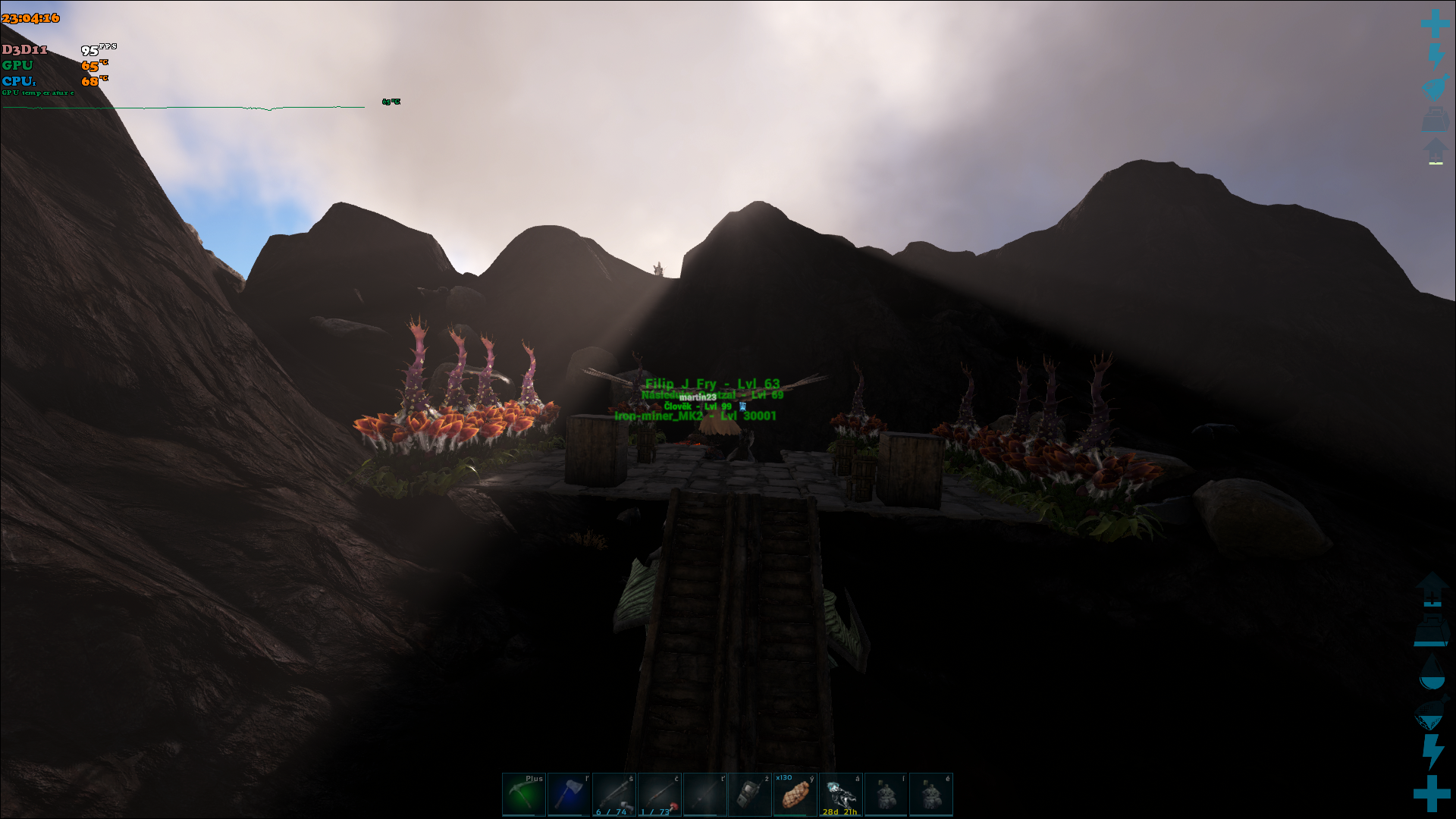1456x819 pixels.
Task: Choose the gun slot showing 1 / 73
Action: point(660,795)
